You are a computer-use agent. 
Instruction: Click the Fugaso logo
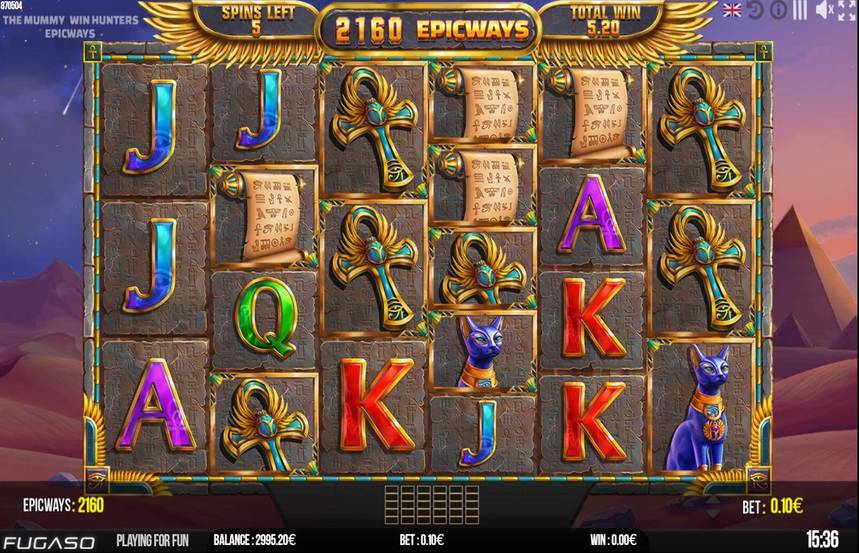pyautogui.click(x=48, y=542)
